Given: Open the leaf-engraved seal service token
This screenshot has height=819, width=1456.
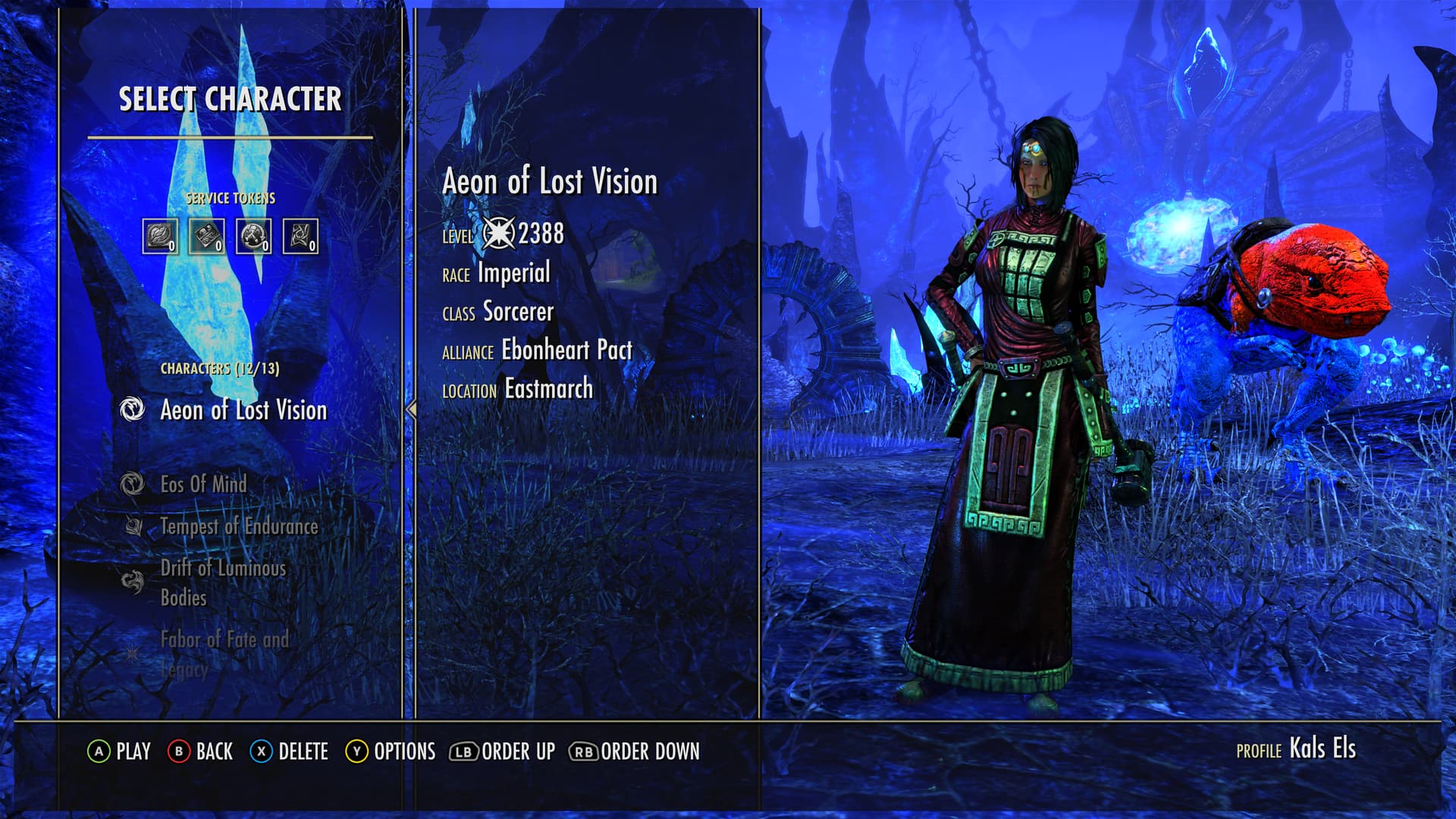Looking at the screenshot, I should coord(160,237).
